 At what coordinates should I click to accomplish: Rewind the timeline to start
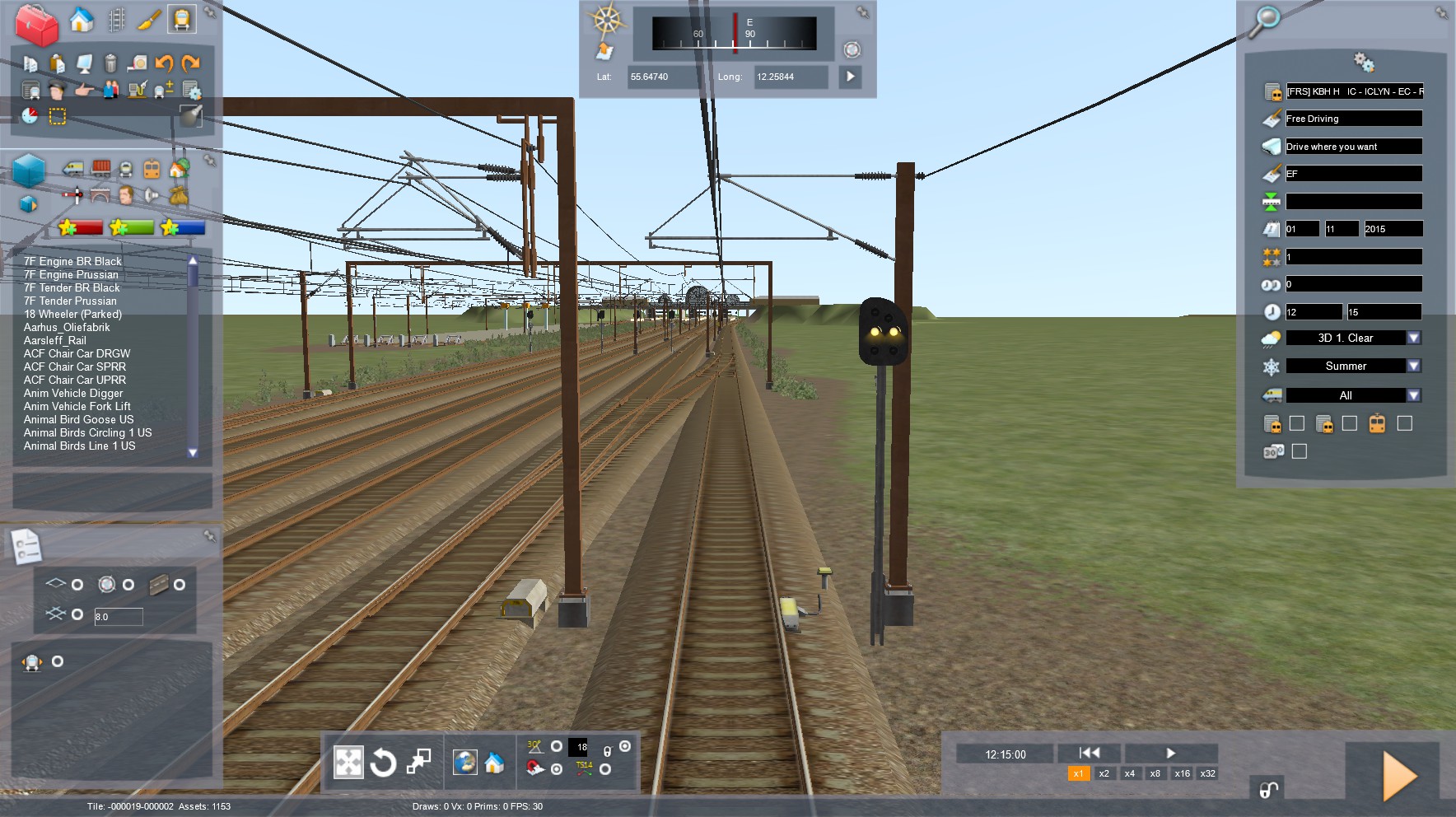[x=1090, y=753]
